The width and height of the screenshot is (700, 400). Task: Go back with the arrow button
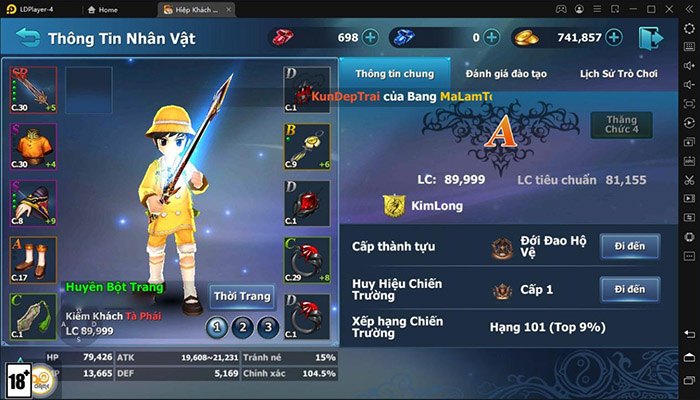pyautogui.click(x=28, y=39)
